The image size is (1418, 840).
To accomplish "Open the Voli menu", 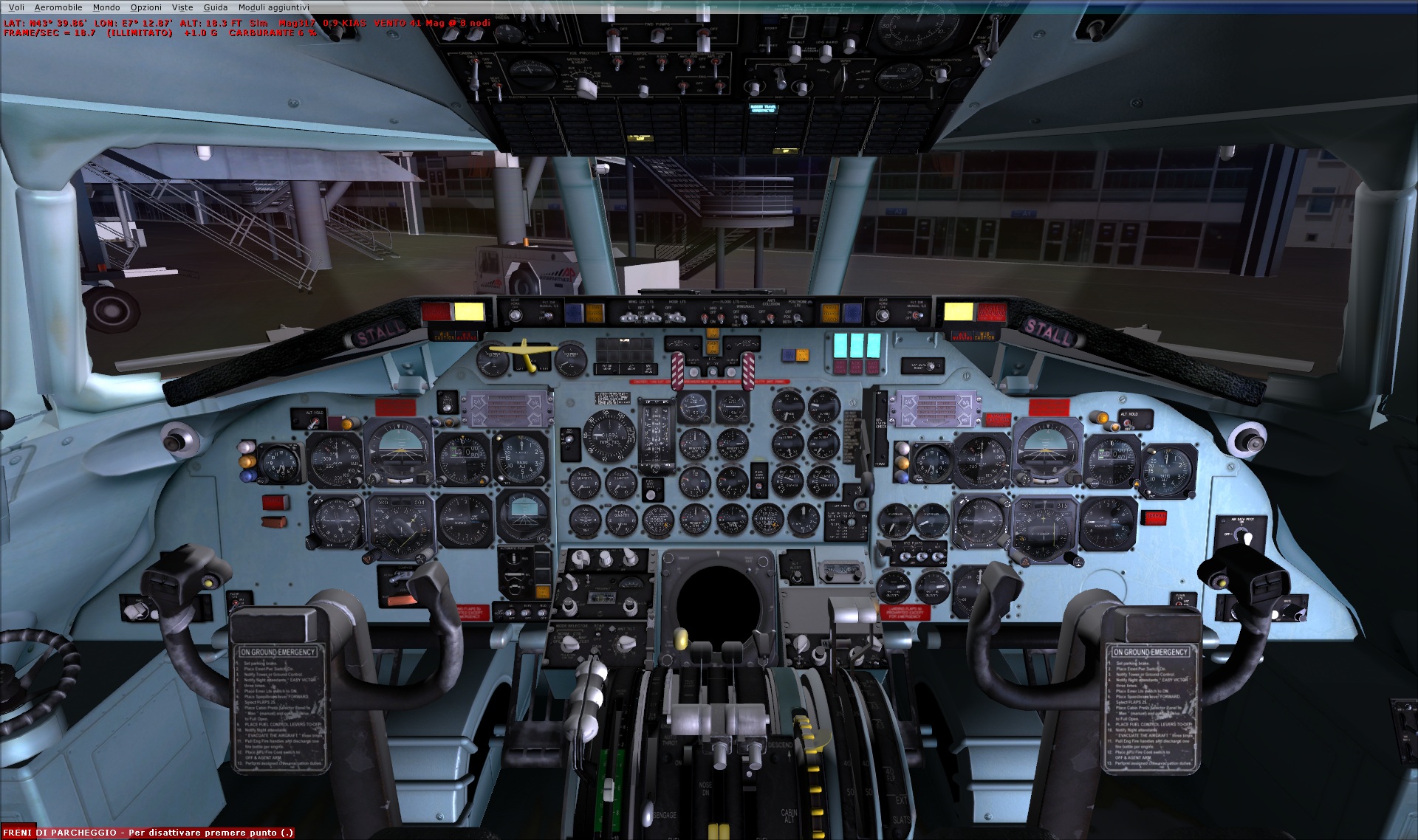I will tap(16, 7).
